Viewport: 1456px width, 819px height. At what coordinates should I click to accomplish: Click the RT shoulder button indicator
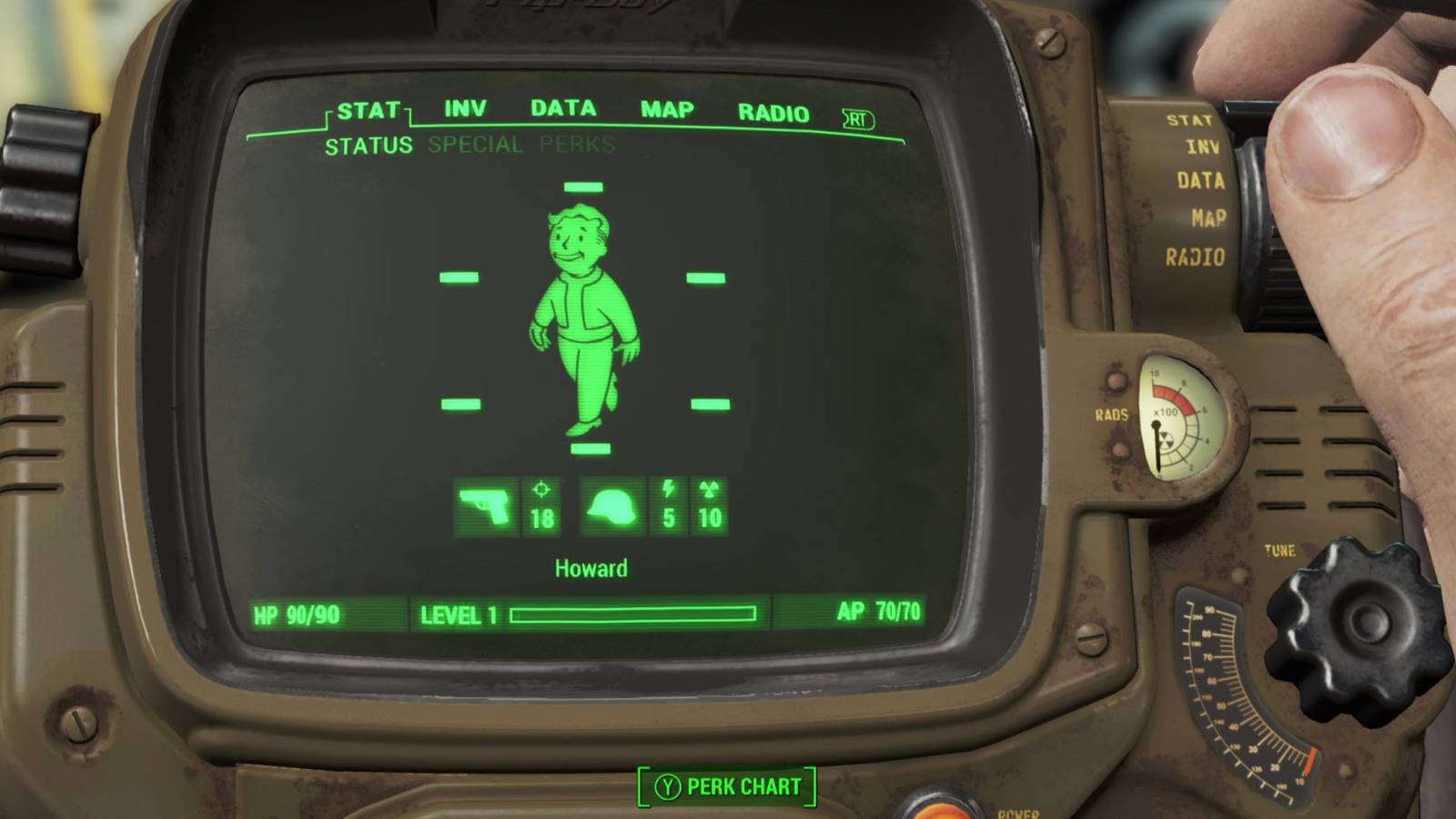tap(856, 118)
